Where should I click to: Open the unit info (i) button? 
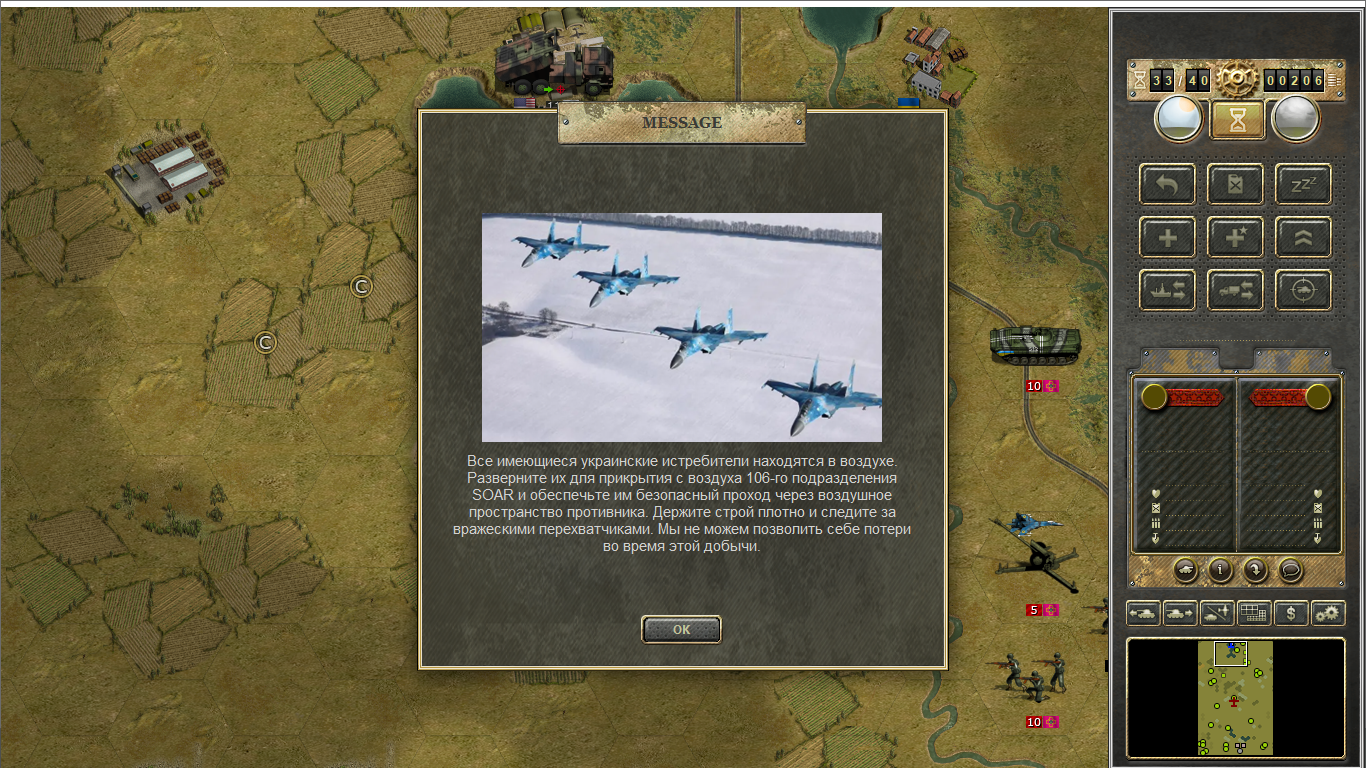1219,569
